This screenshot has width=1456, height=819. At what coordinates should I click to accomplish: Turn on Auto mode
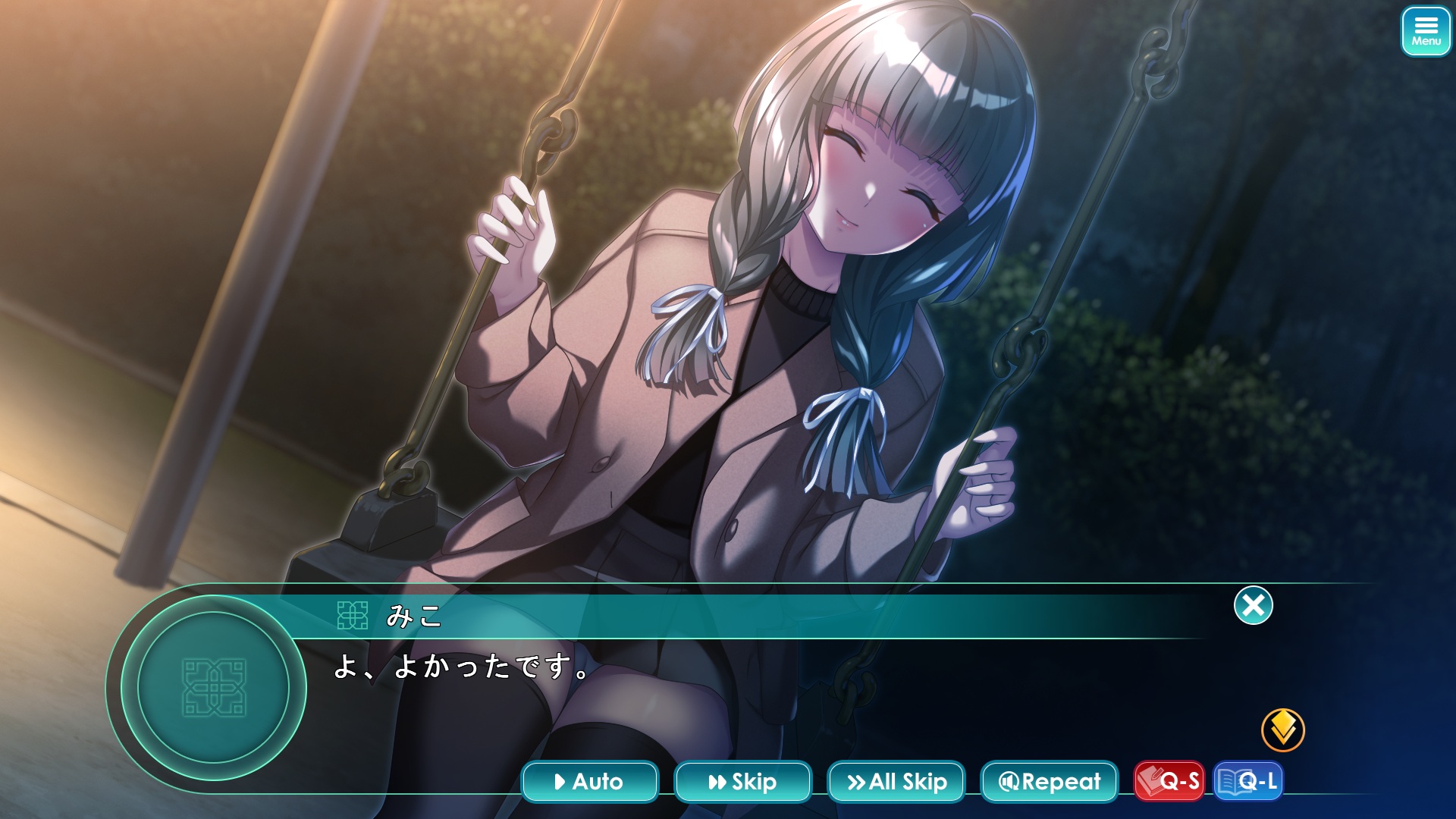point(589,781)
